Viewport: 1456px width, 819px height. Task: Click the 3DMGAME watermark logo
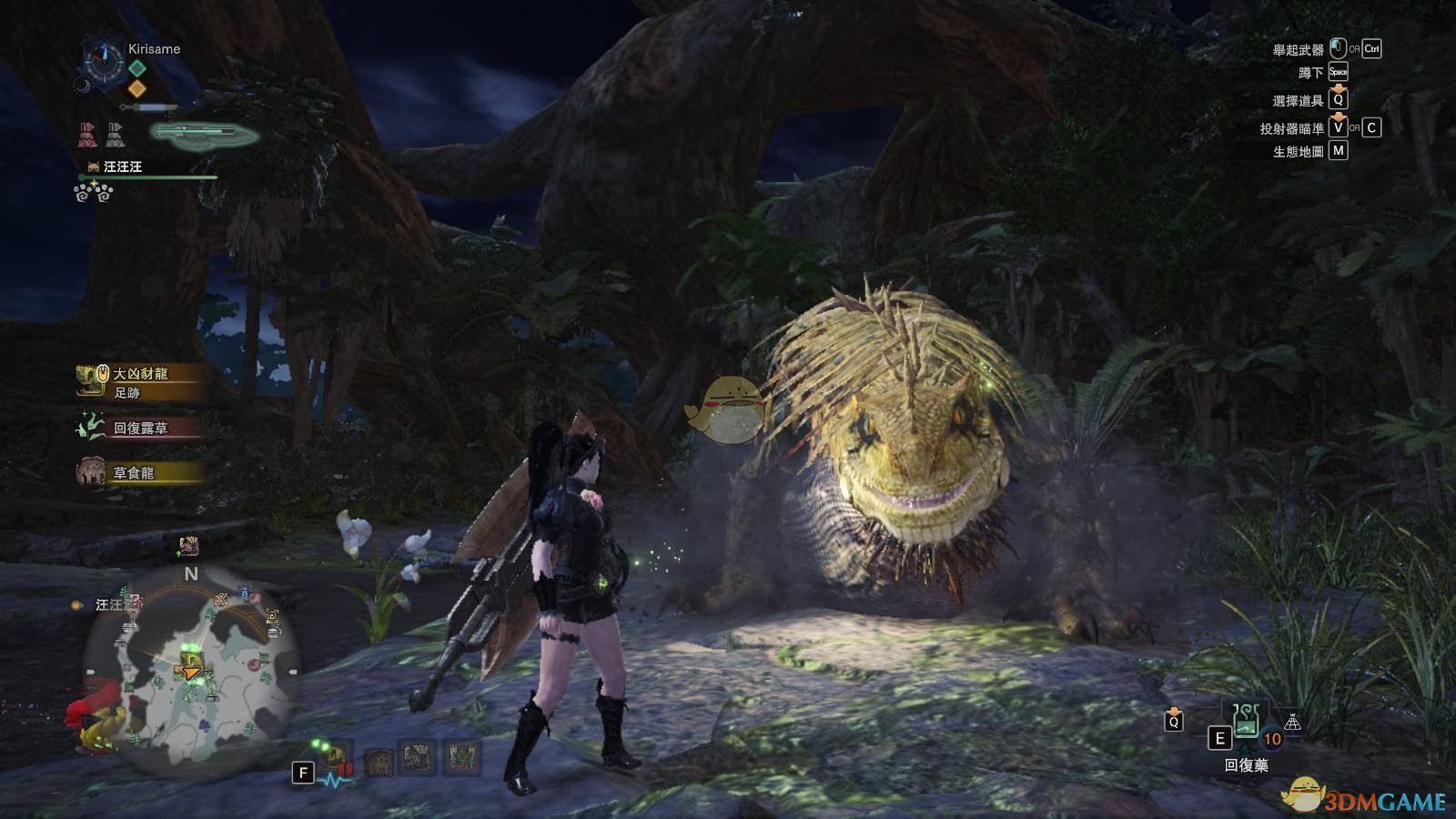pos(1363,799)
